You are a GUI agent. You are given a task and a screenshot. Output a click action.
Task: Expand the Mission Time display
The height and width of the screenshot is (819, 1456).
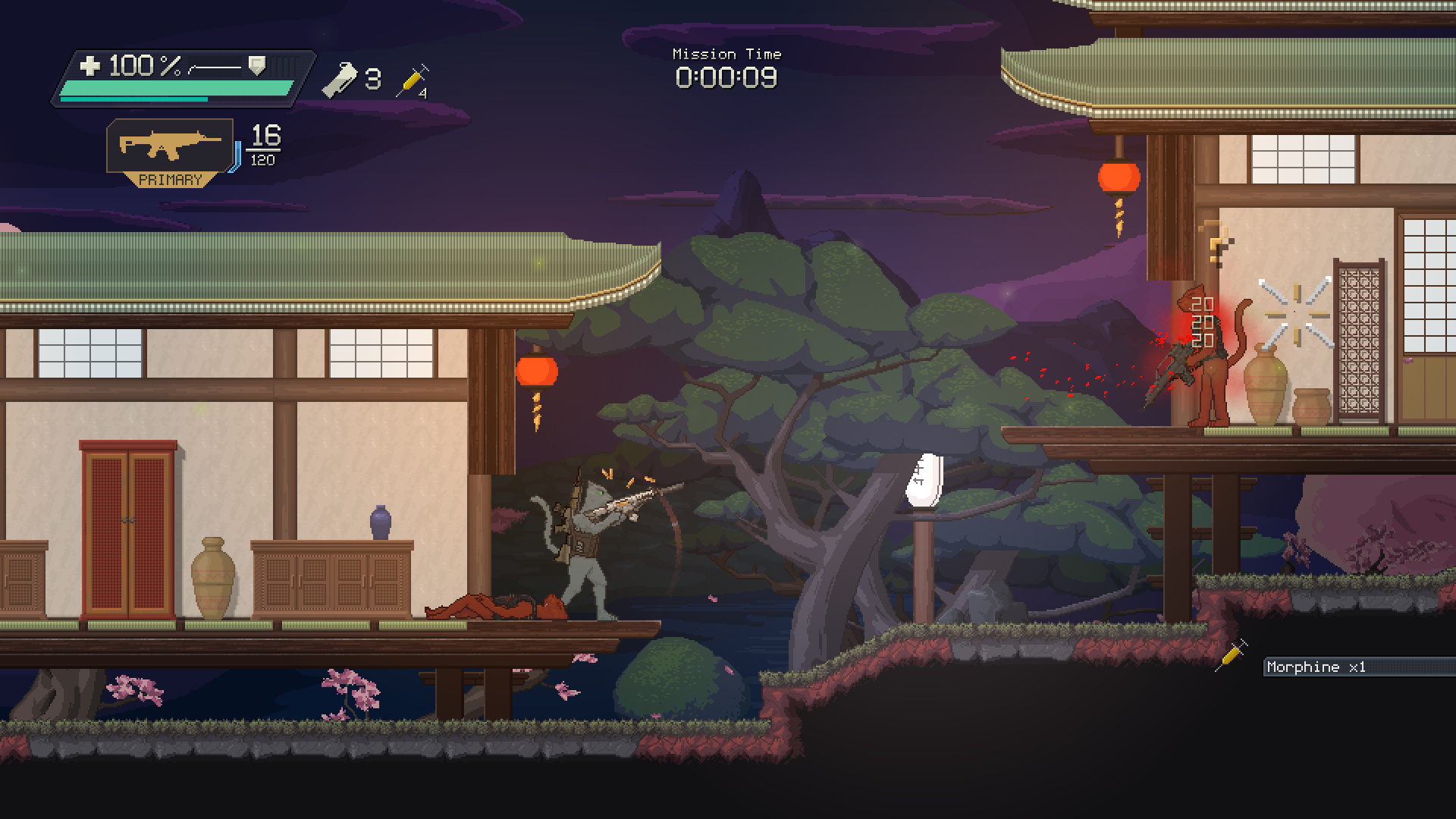click(726, 54)
